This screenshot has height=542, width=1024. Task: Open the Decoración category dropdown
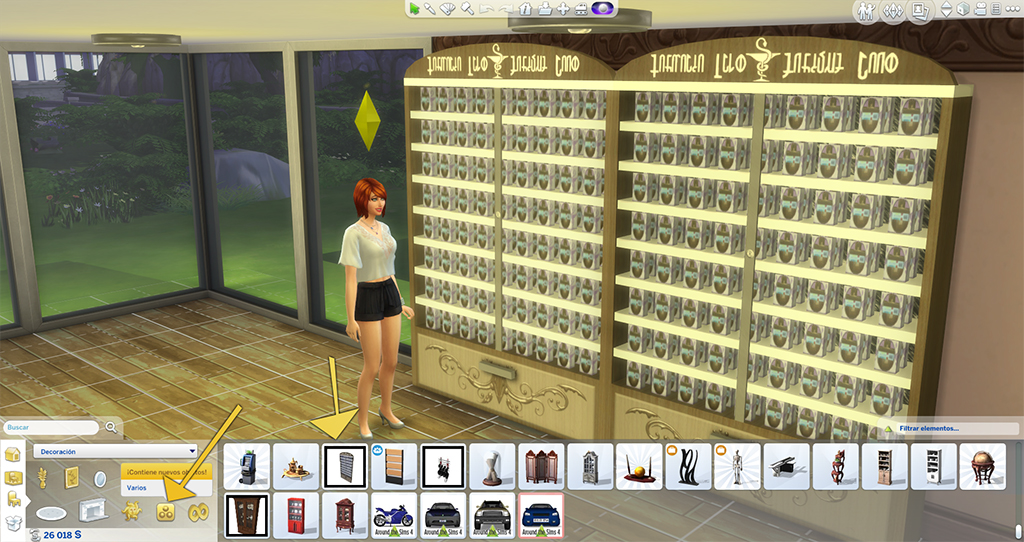tap(116, 451)
